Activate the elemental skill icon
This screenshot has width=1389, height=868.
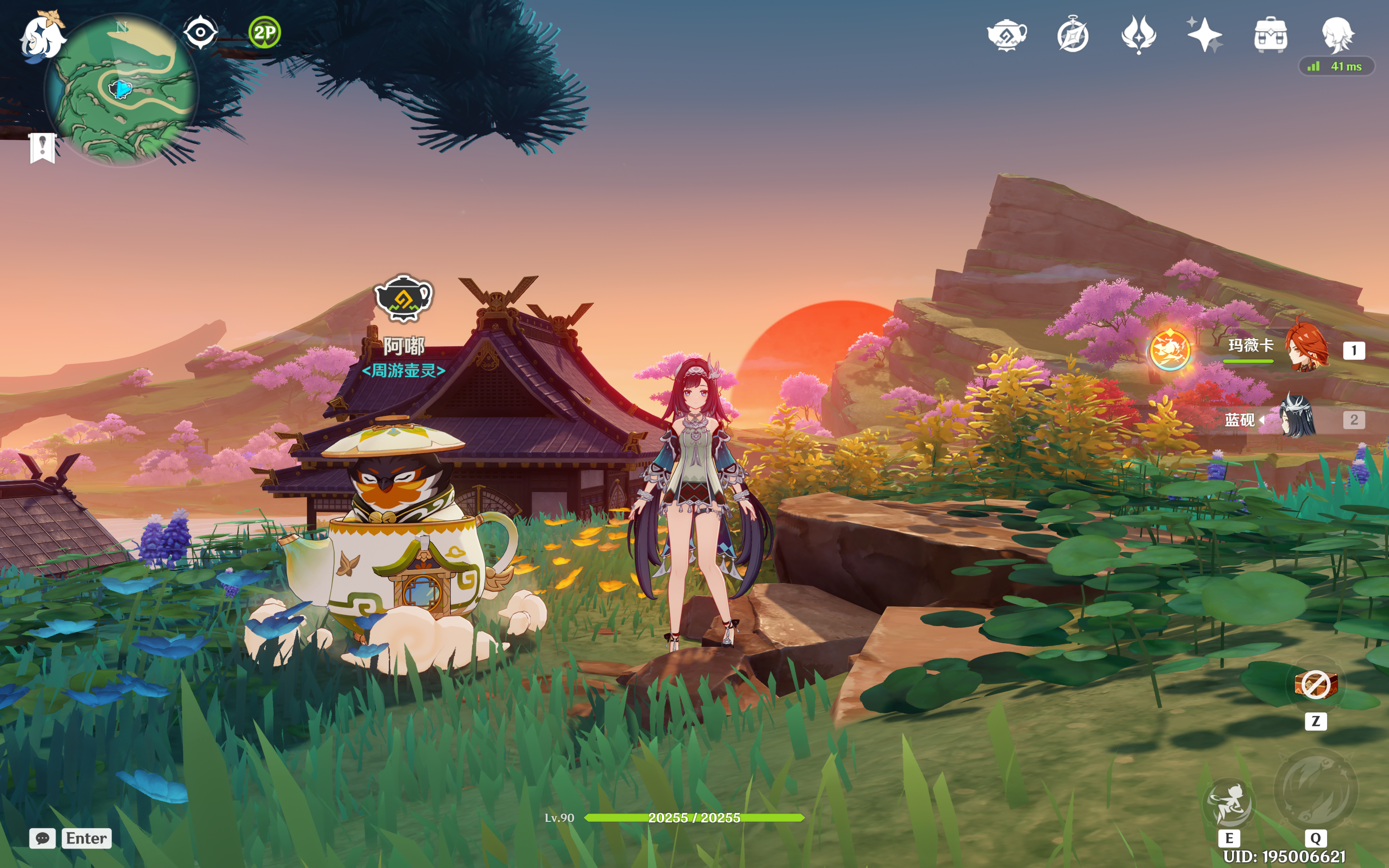1229,803
